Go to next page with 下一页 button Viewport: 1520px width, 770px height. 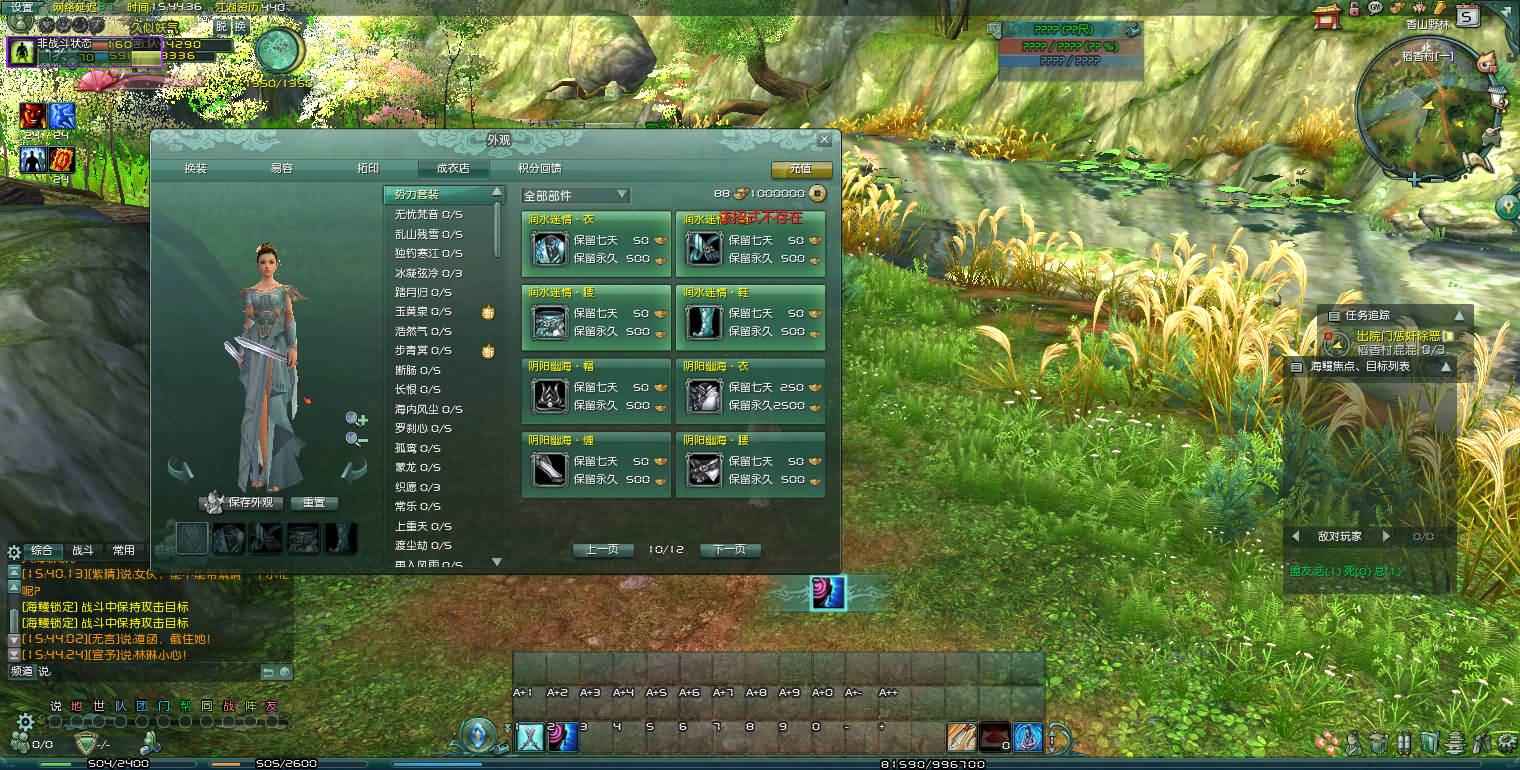(x=733, y=549)
